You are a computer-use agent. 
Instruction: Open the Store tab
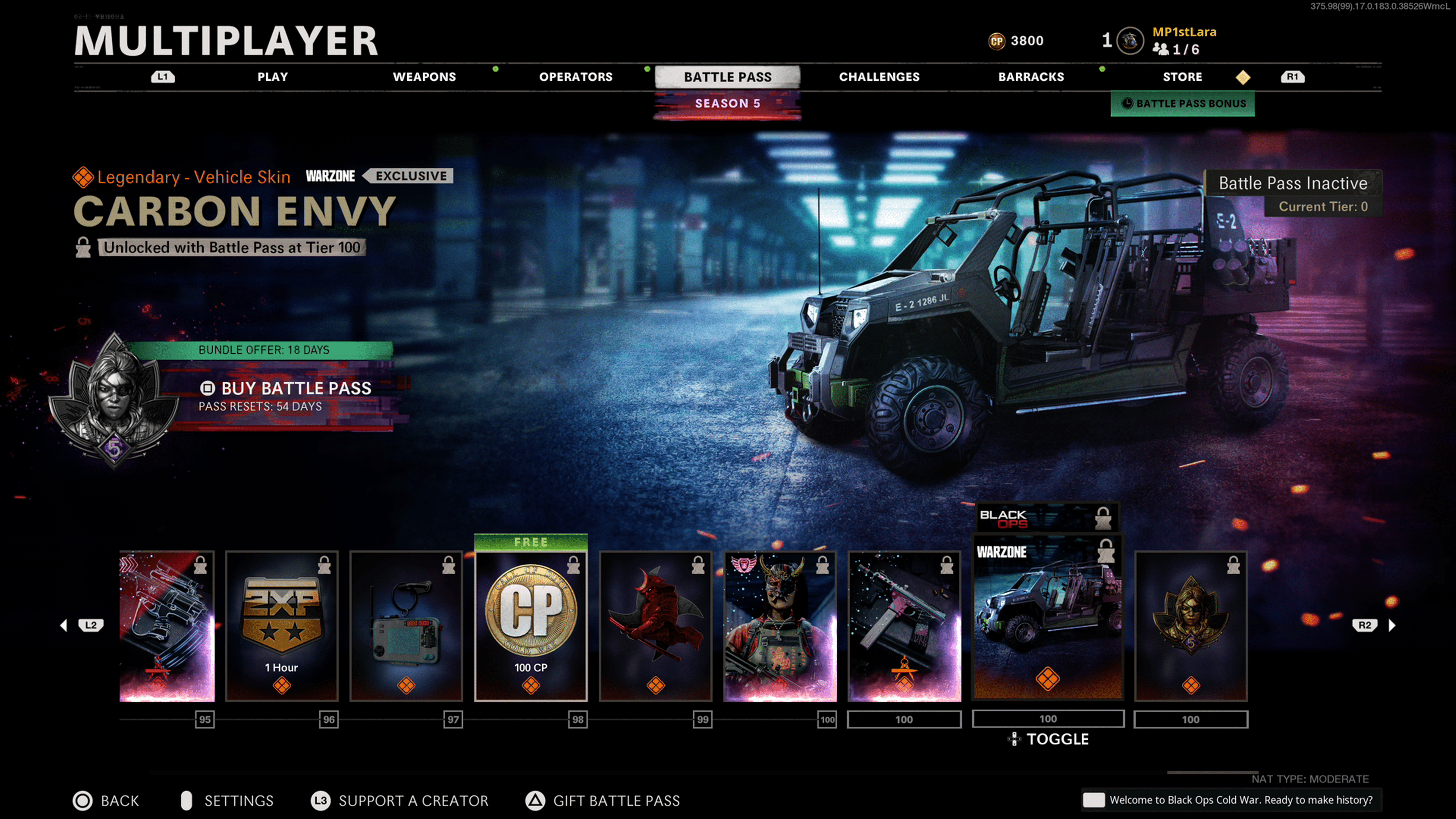[1182, 77]
